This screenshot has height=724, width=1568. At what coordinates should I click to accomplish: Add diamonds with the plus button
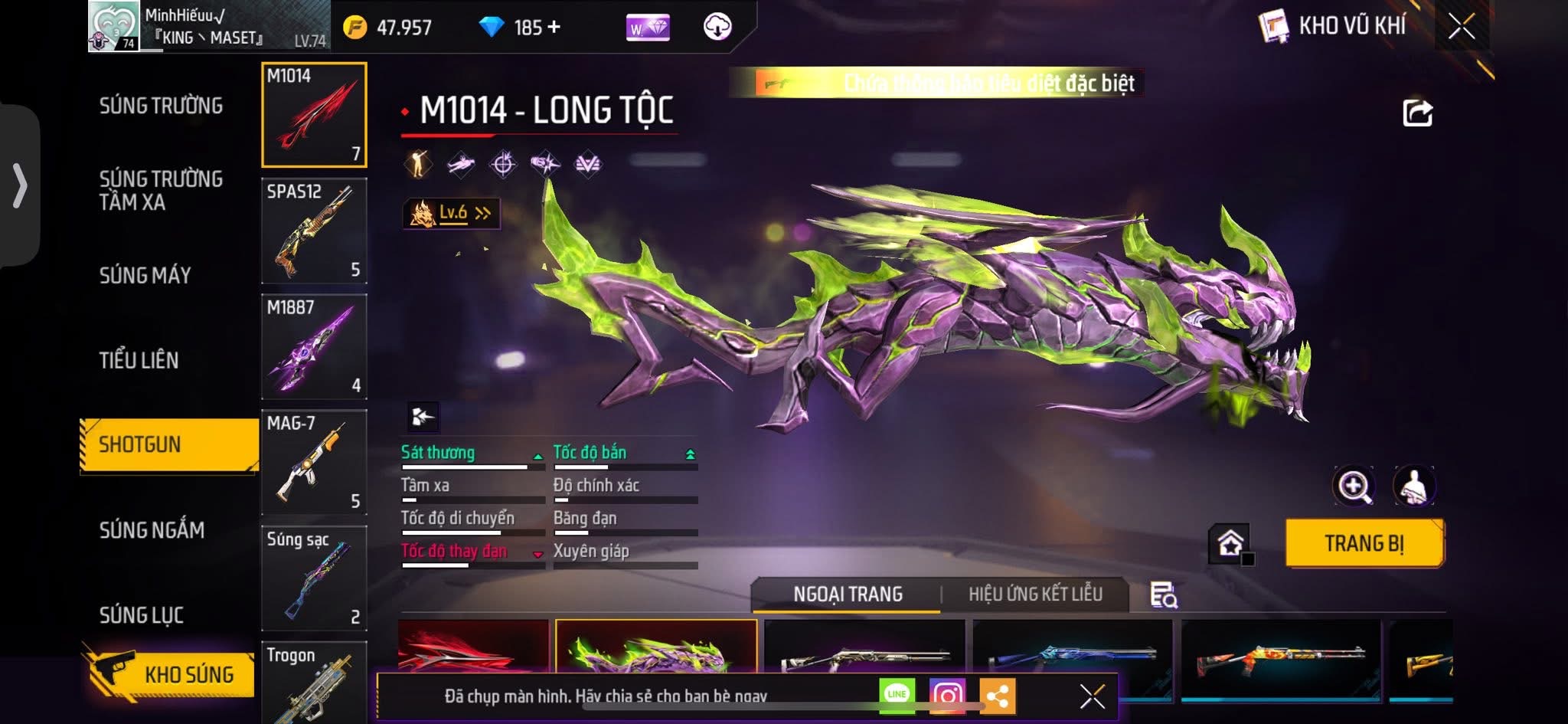tap(554, 27)
